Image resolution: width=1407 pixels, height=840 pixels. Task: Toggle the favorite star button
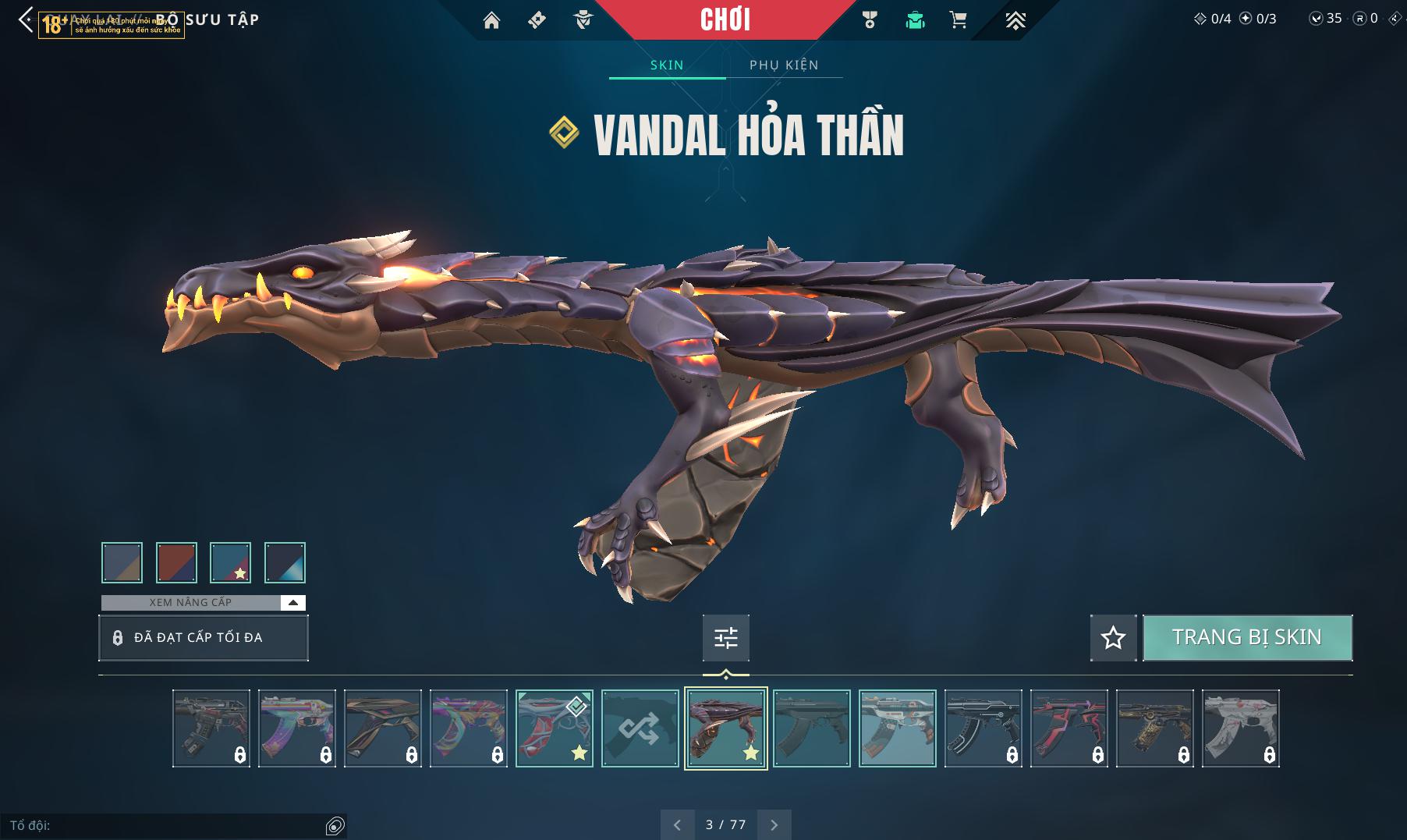coord(1113,638)
